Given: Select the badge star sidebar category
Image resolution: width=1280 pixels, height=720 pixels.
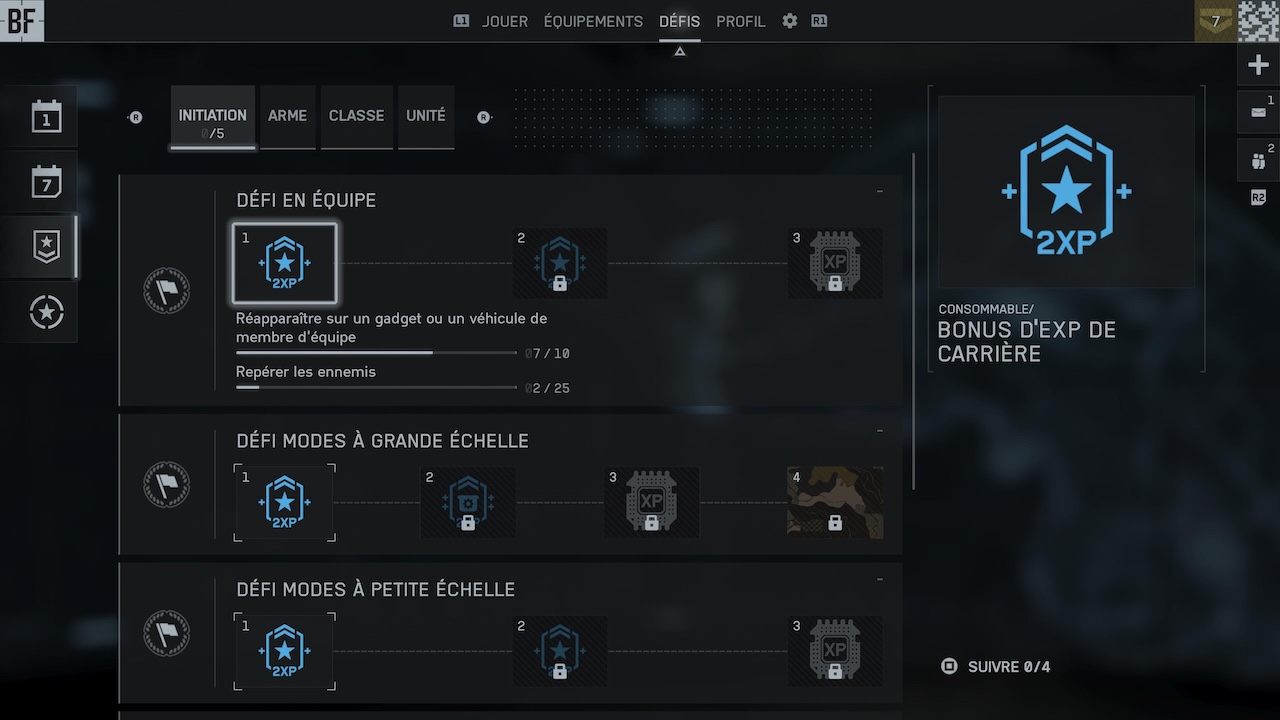Looking at the screenshot, I should [x=46, y=247].
